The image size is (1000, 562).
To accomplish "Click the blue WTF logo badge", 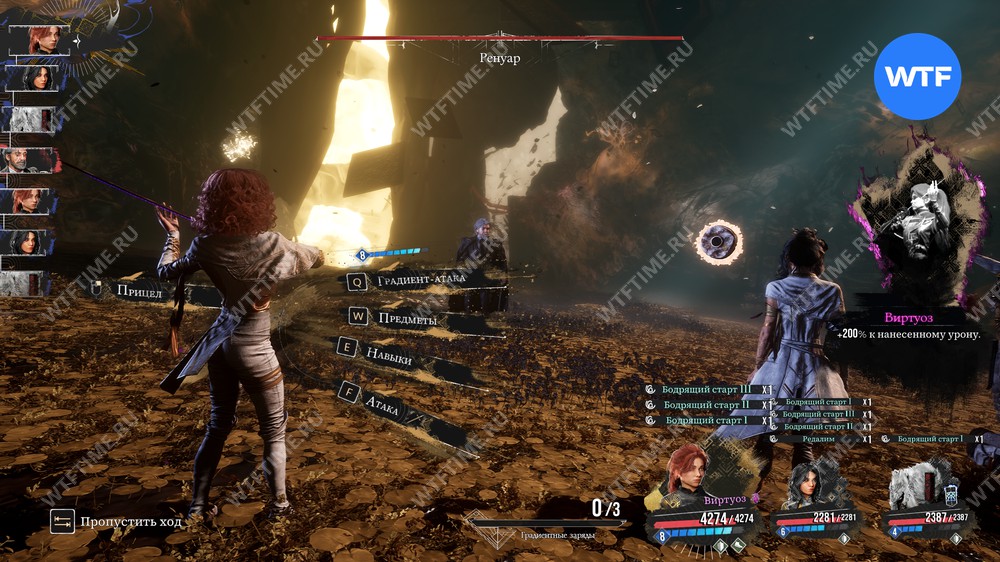I will (x=917, y=77).
